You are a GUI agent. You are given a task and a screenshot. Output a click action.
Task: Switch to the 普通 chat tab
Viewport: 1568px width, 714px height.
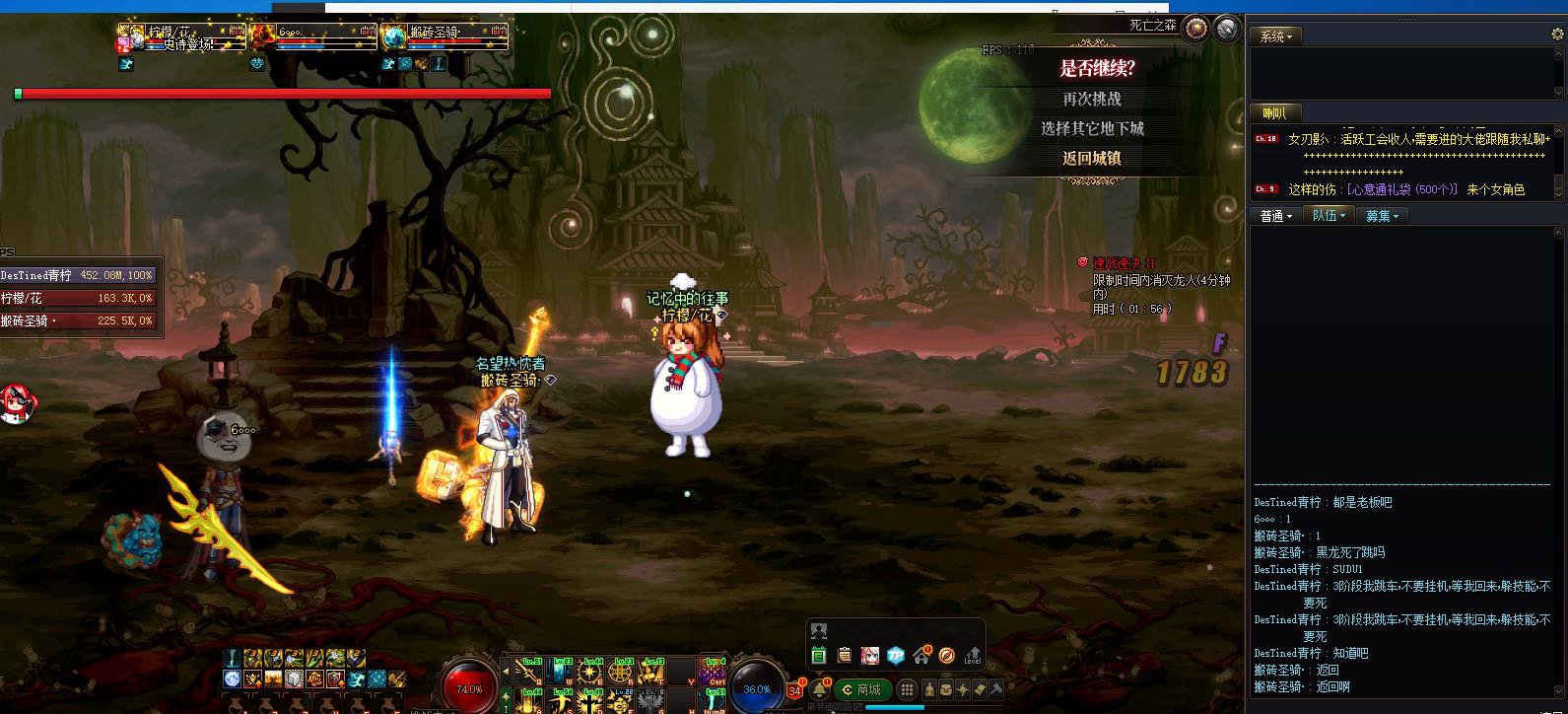pyautogui.click(x=1275, y=216)
